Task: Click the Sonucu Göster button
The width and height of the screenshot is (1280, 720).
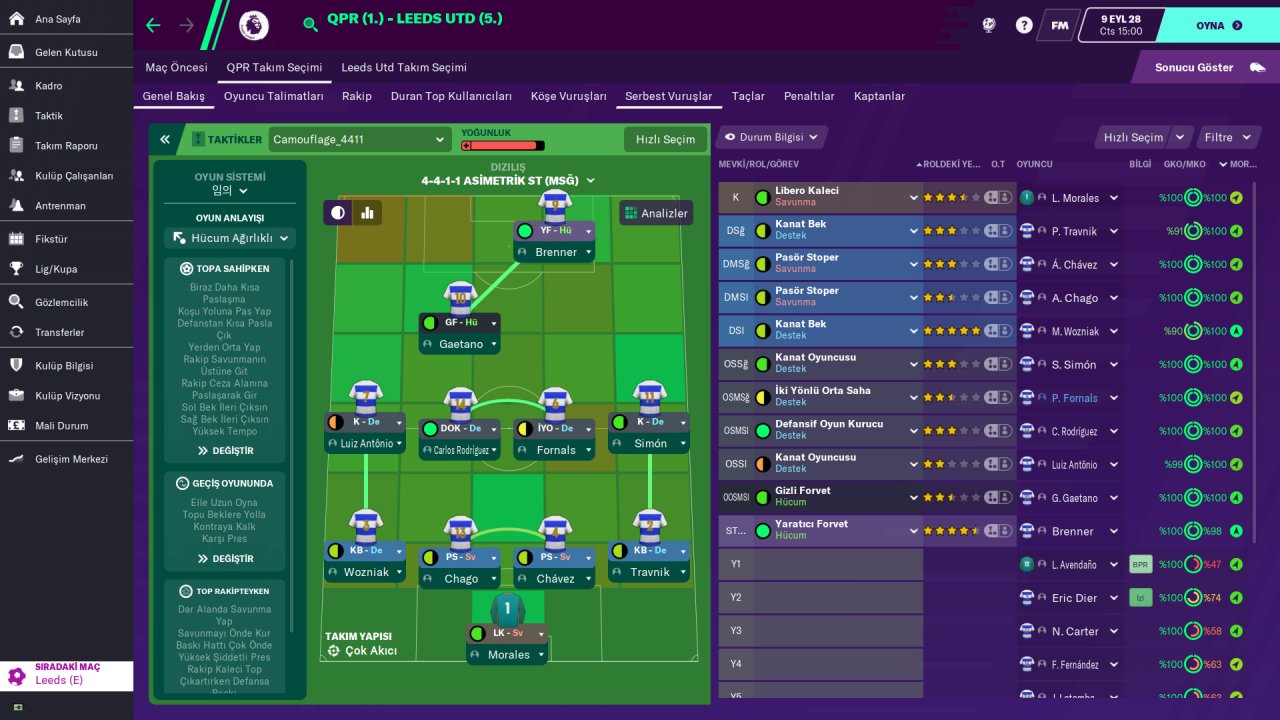Action: coord(1207,67)
